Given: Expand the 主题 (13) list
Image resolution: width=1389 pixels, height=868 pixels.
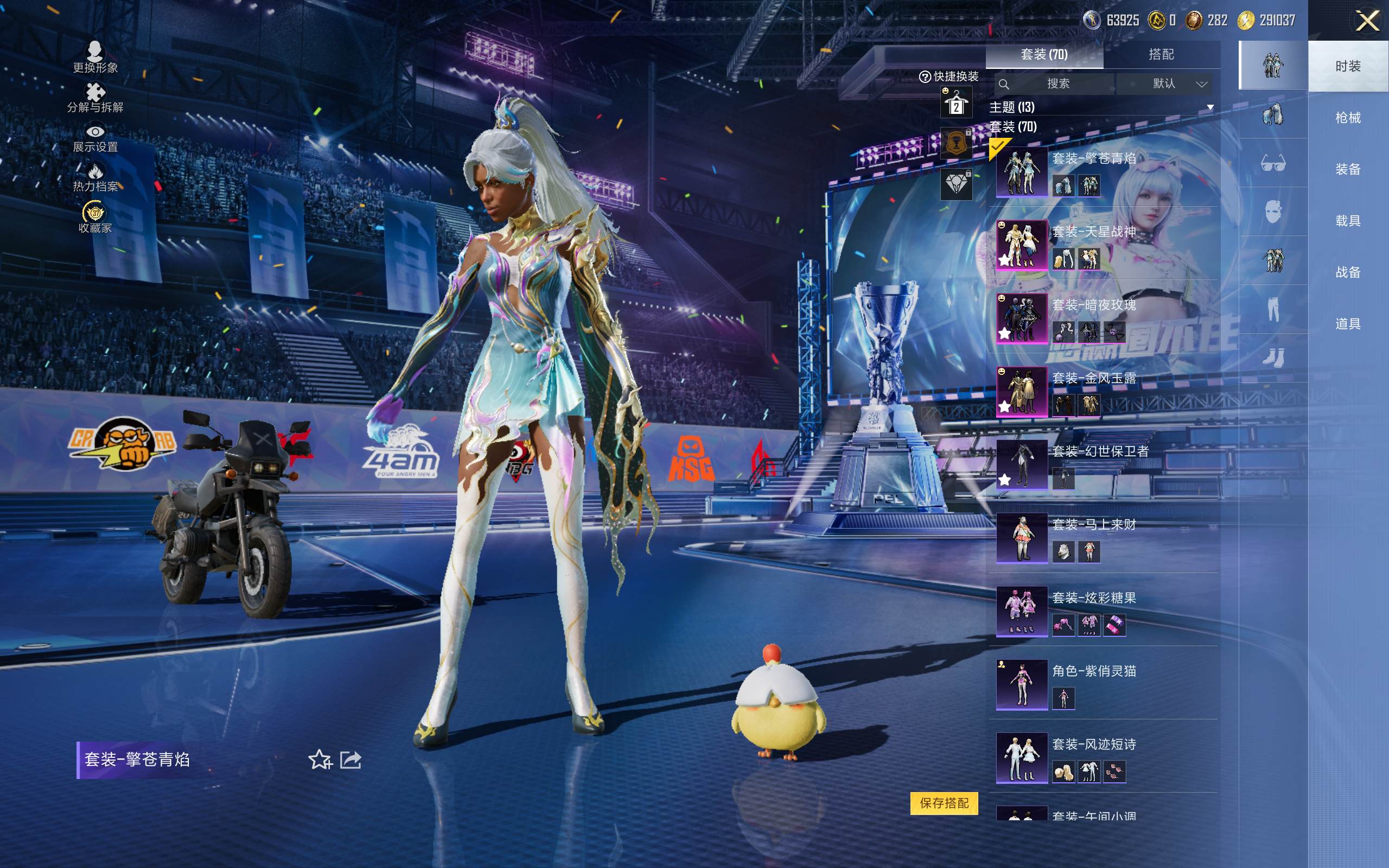Looking at the screenshot, I should (x=1210, y=107).
